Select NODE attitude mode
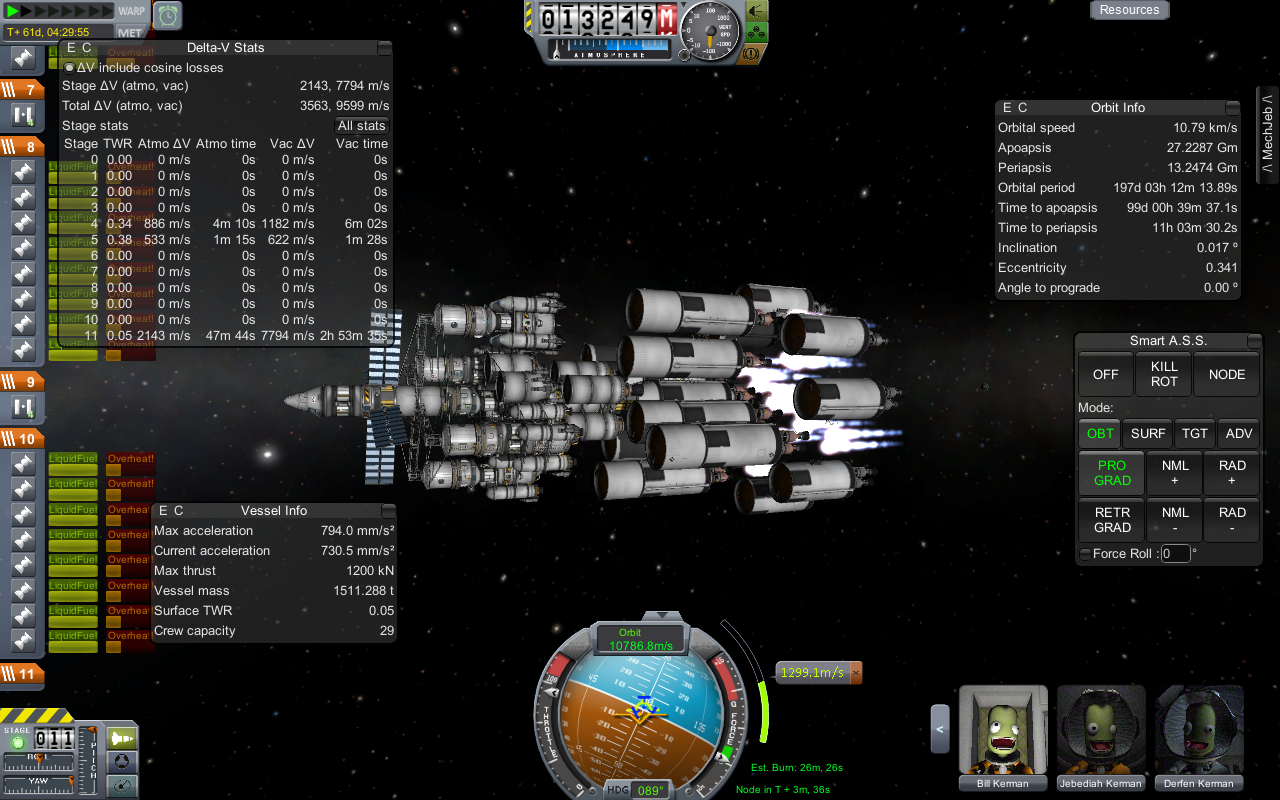Screen dimensions: 1280x800 point(1226,374)
